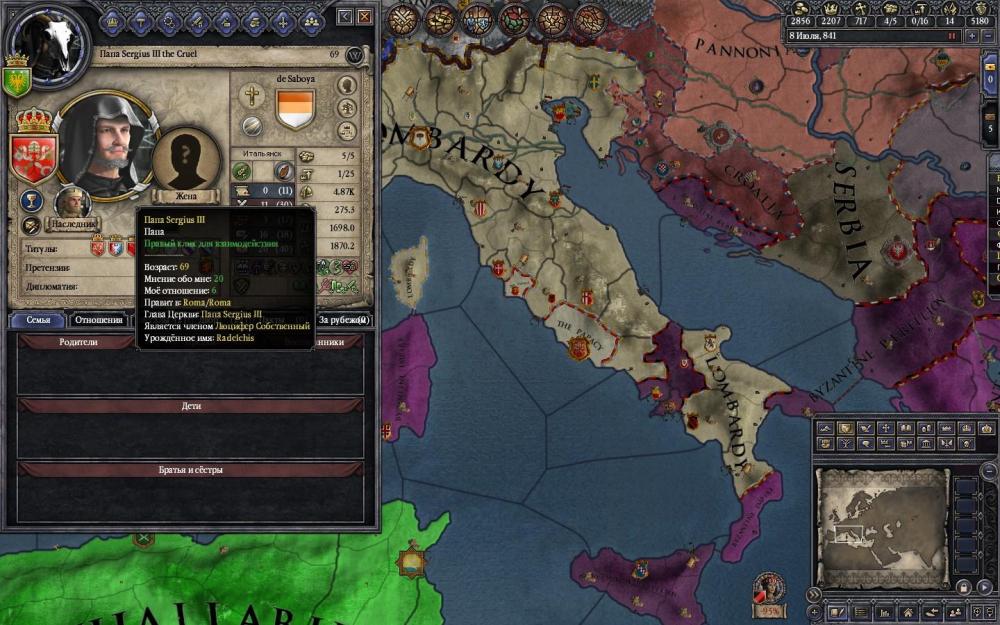The width and height of the screenshot is (1000, 625).
Task: Close the character panel with the X button
Action: coord(365,17)
